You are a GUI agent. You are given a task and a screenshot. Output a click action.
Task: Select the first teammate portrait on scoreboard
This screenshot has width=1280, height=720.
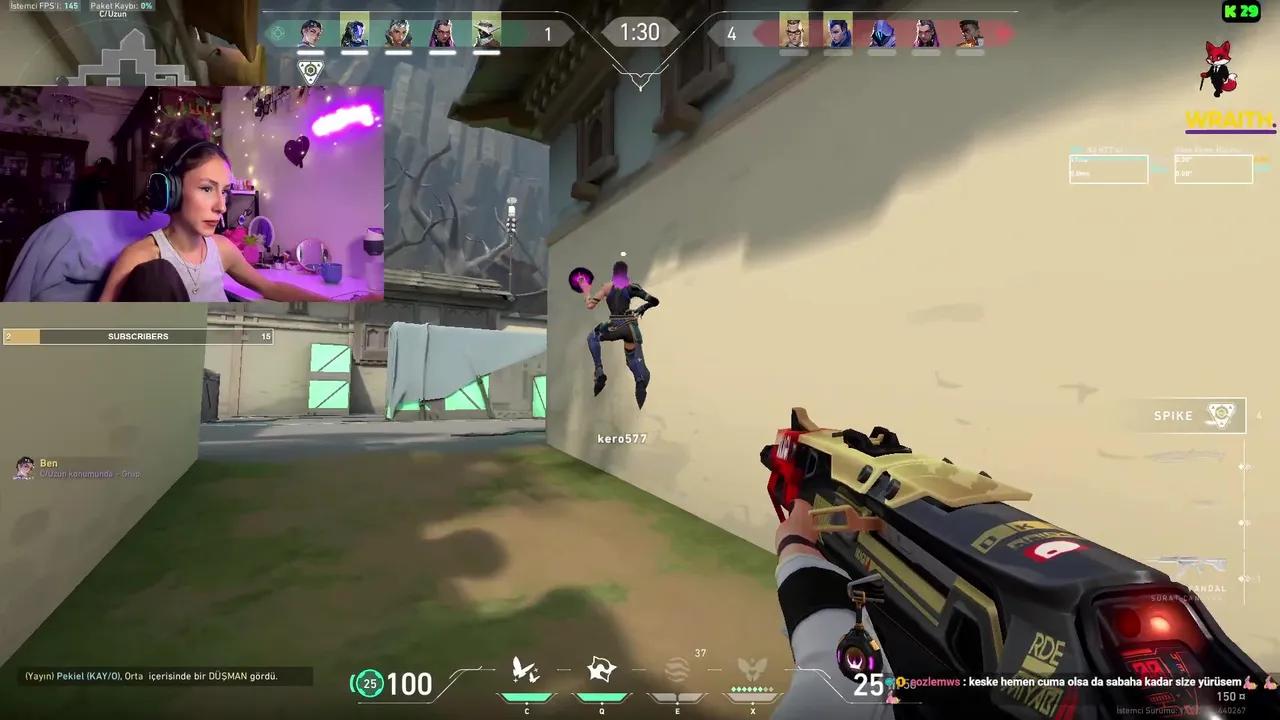pyautogui.click(x=310, y=33)
